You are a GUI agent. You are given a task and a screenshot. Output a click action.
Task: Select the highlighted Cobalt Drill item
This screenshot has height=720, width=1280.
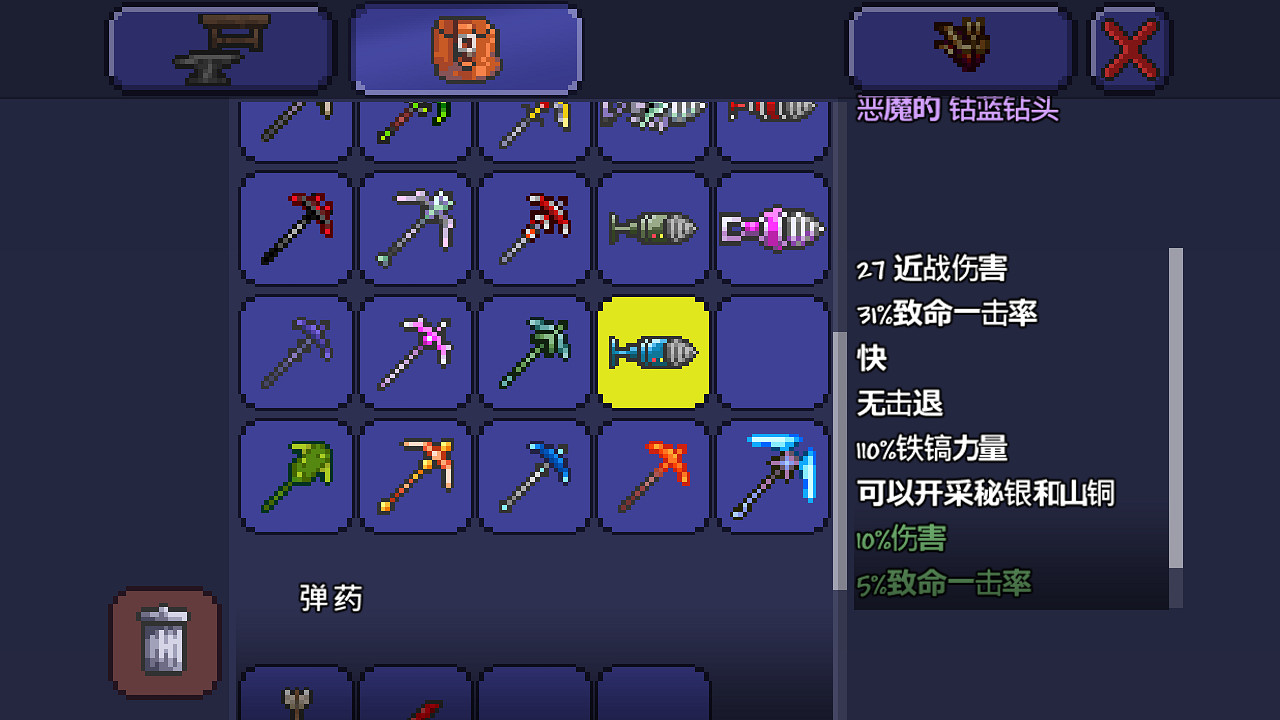pos(653,353)
